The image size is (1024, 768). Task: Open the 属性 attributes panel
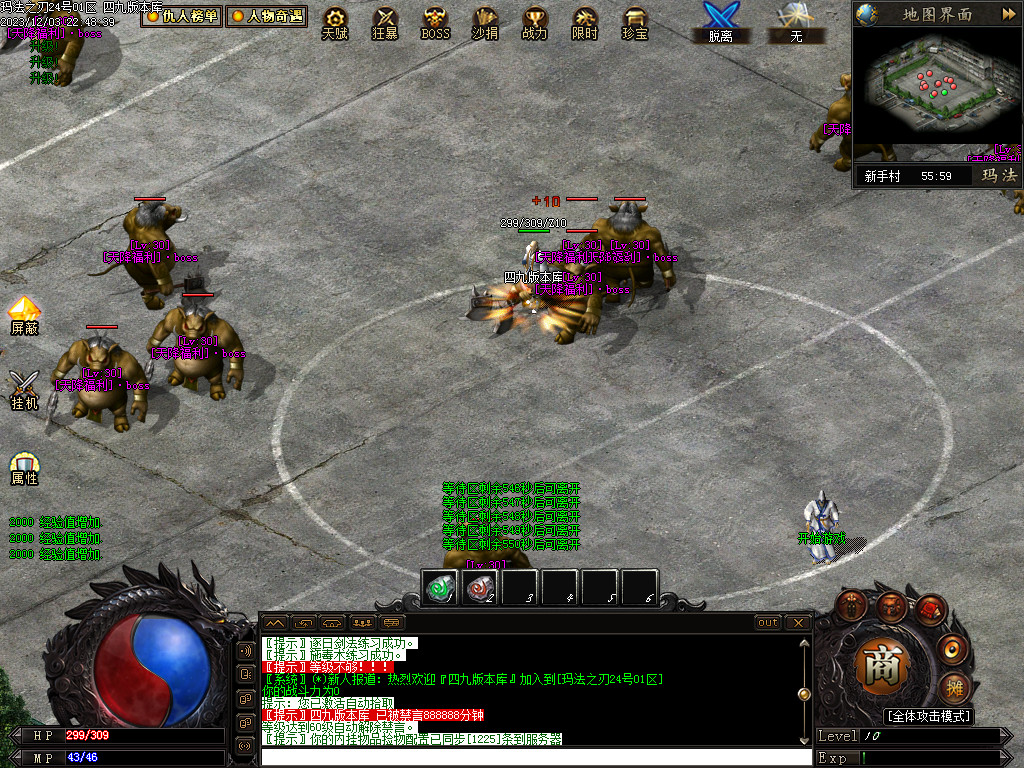tap(25, 468)
